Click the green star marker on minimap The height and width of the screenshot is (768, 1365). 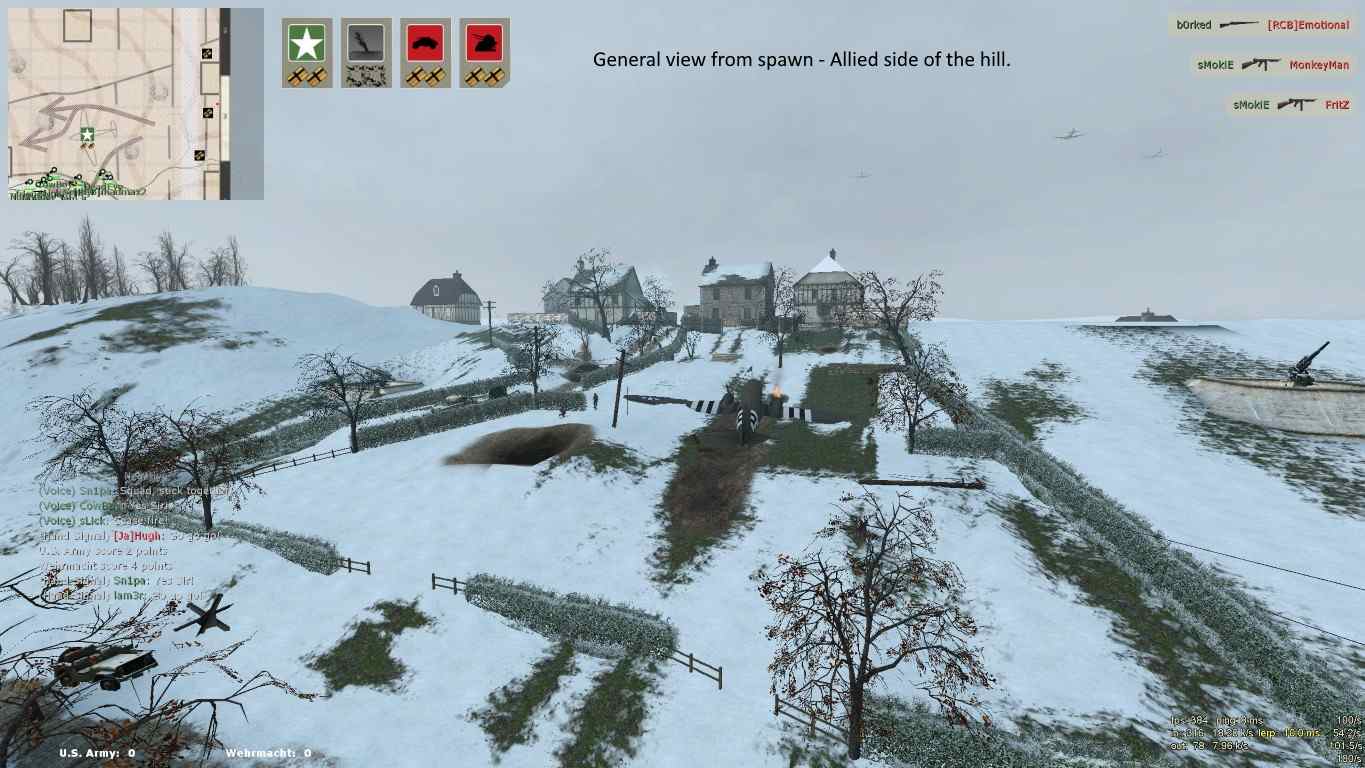pos(88,134)
